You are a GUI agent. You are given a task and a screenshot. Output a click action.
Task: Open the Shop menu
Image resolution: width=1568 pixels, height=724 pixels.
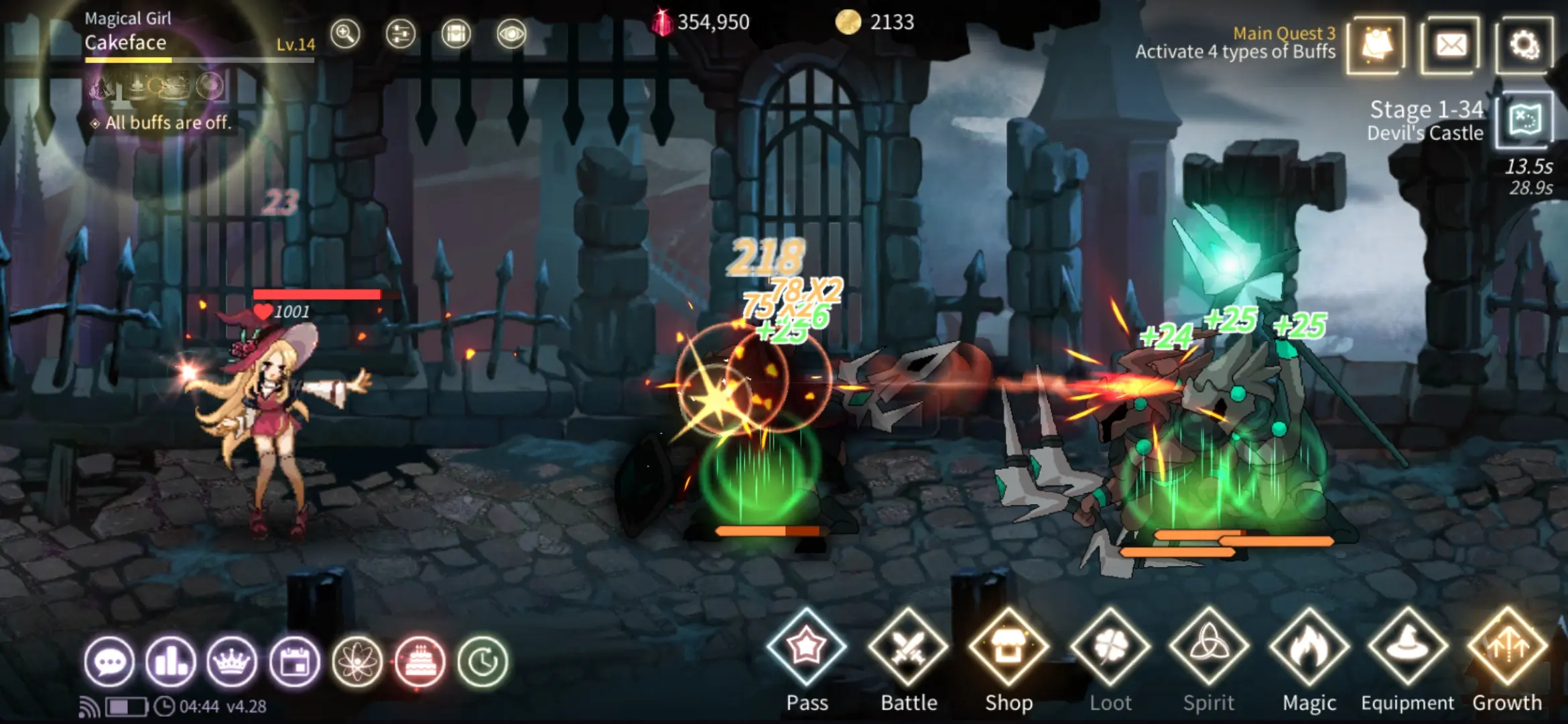[1008, 648]
